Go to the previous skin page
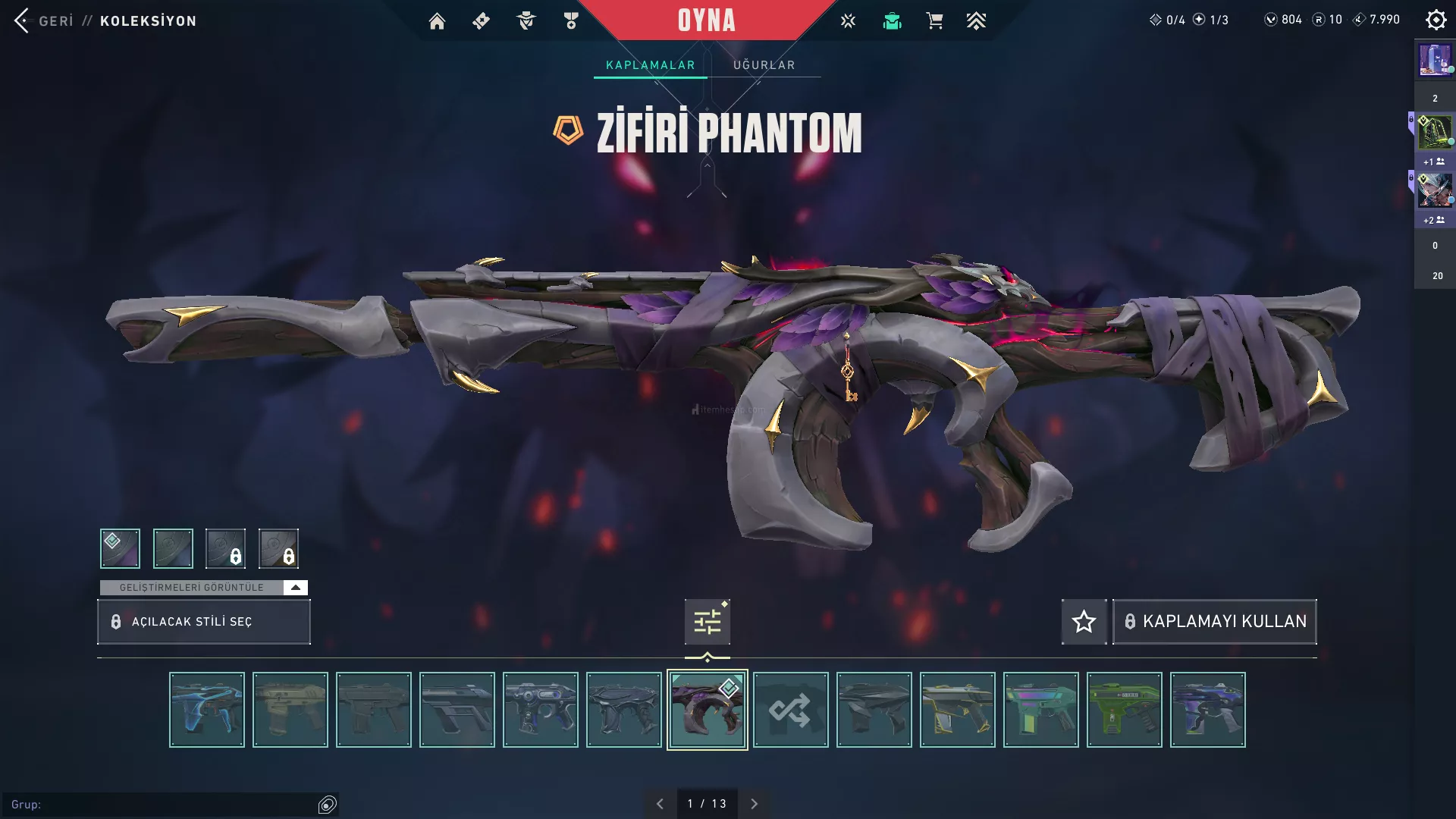Viewport: 1456px width, 819px height. [x=660, y=804]
